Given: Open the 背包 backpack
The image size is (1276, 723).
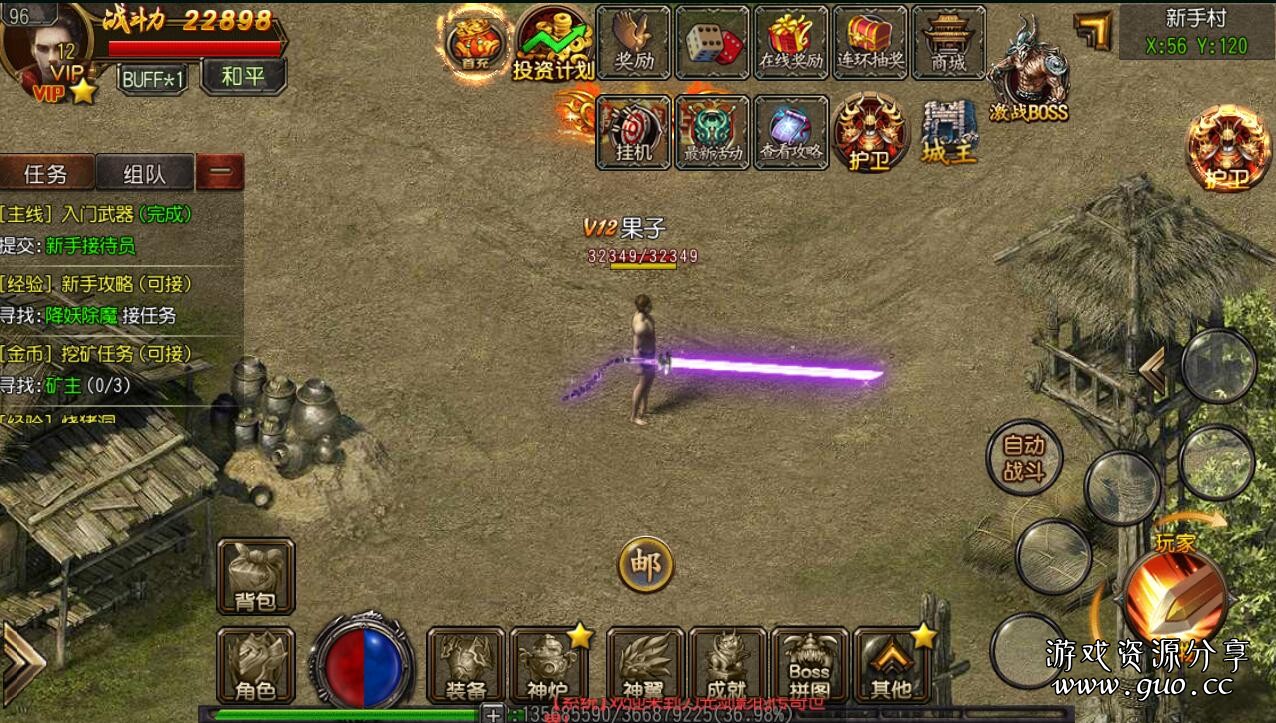Looking at the screenshot, I should tap(255, 576).
